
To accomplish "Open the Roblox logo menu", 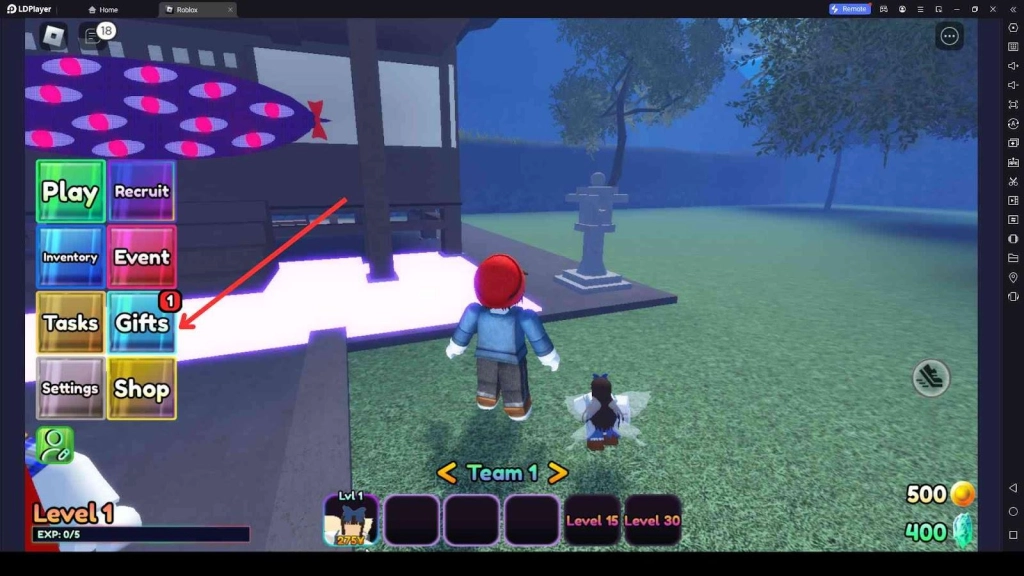I will click(x=52, y=37).
